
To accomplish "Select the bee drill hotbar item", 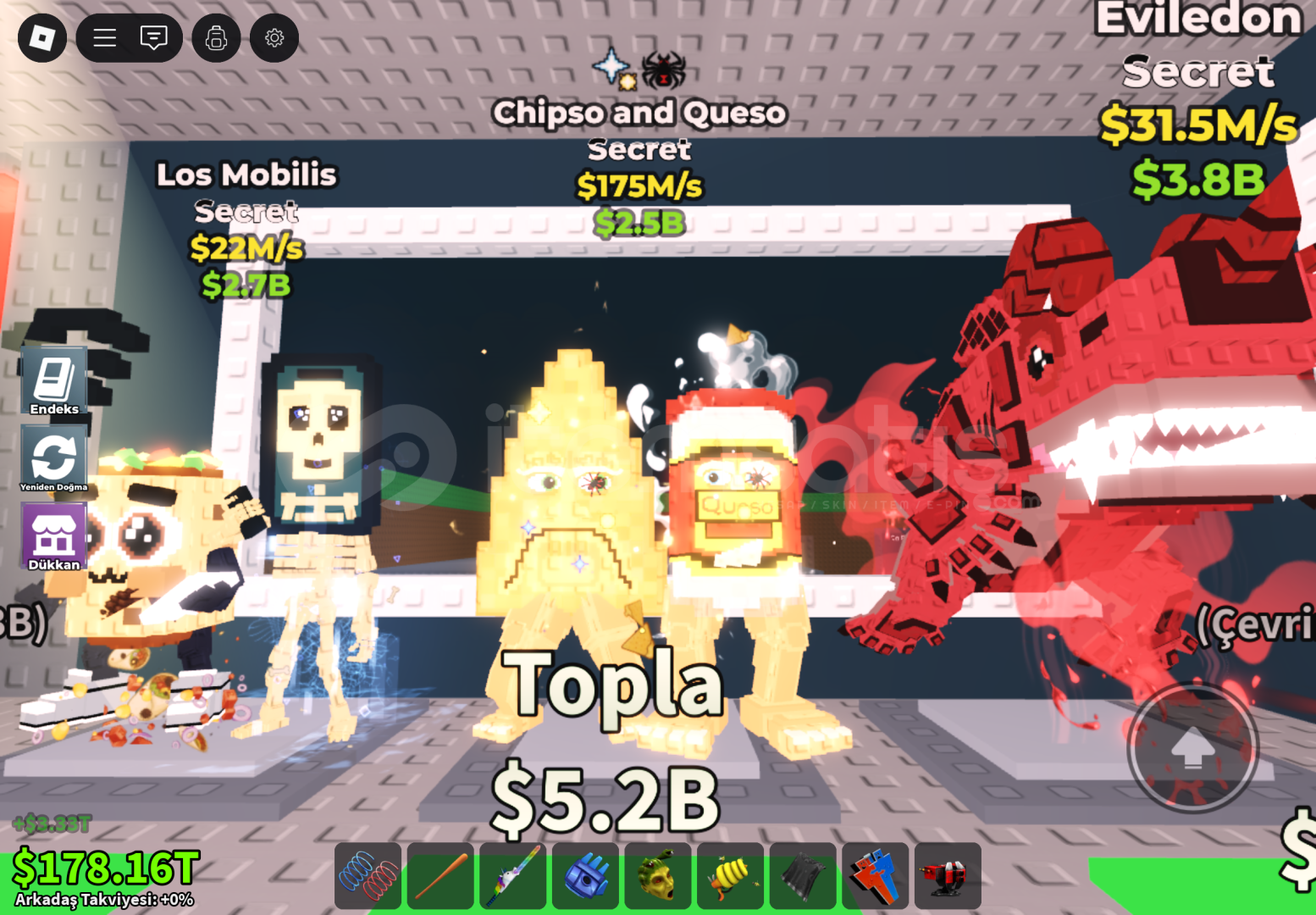I will tap(731, 875).
